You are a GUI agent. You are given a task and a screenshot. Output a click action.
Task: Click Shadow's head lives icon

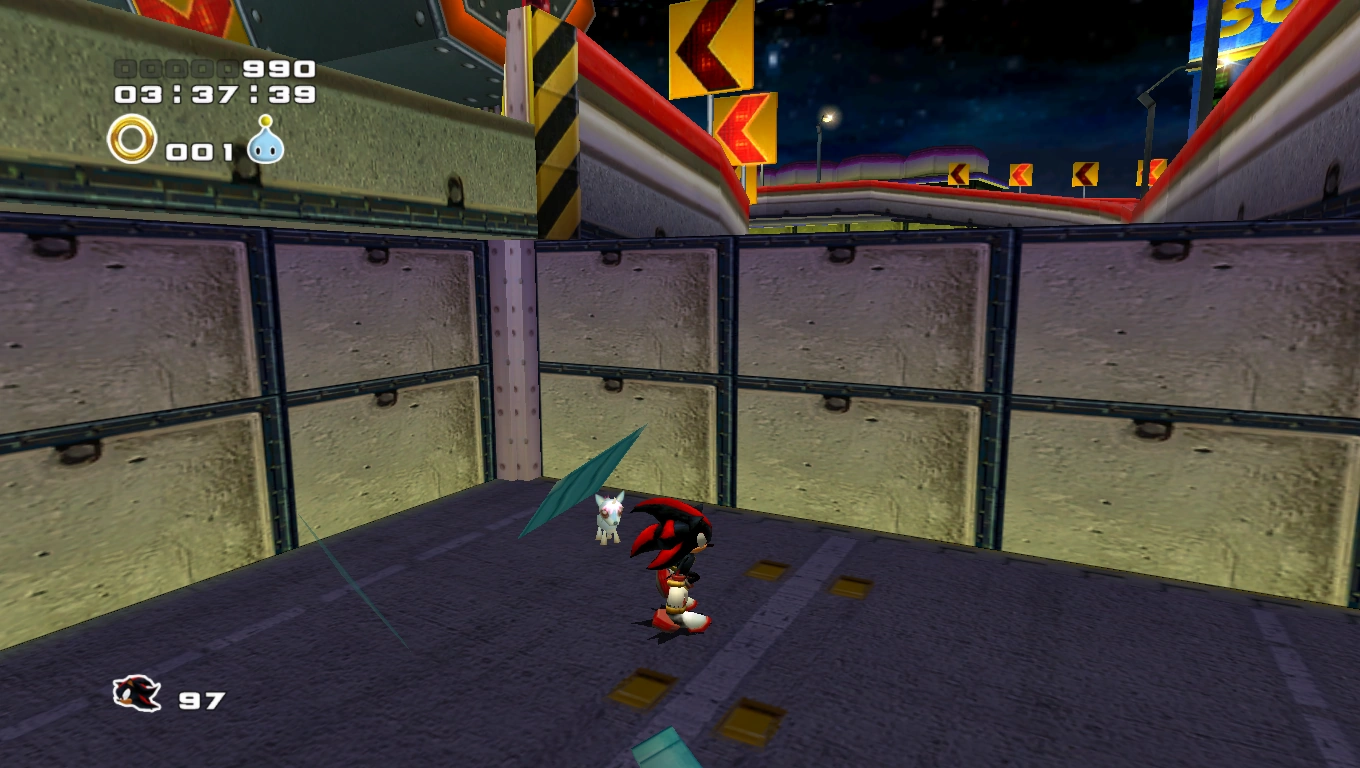pos(137,692)
